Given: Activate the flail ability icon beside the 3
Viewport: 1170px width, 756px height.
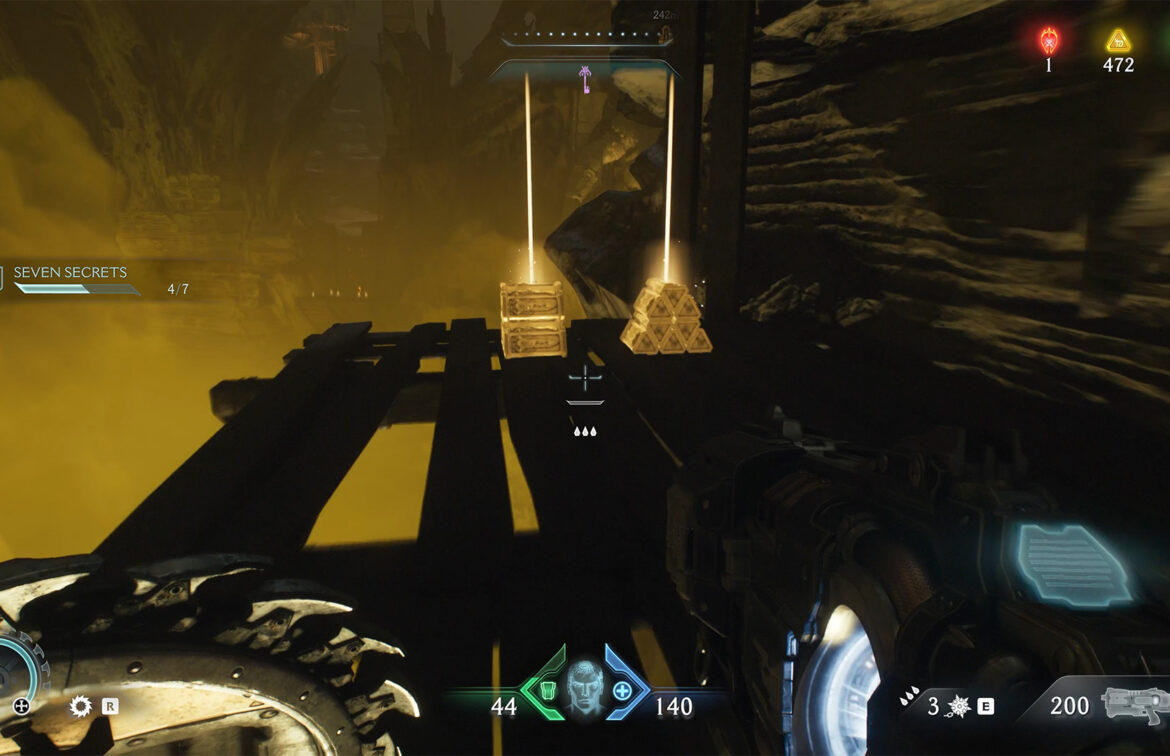Looking at the screenshot, I should 958,706.
